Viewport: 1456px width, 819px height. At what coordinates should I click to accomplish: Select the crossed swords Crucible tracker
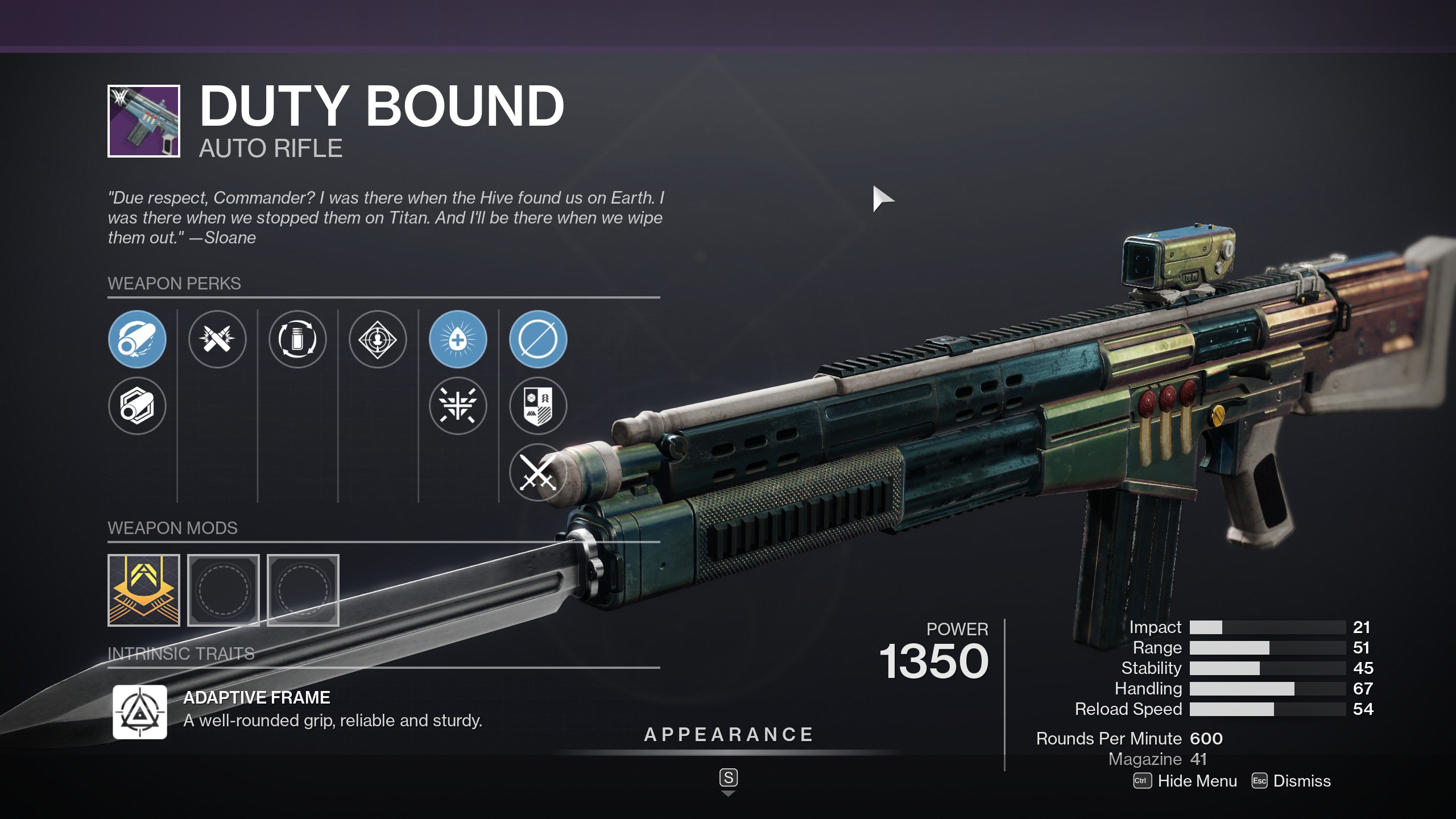[537, 473]
